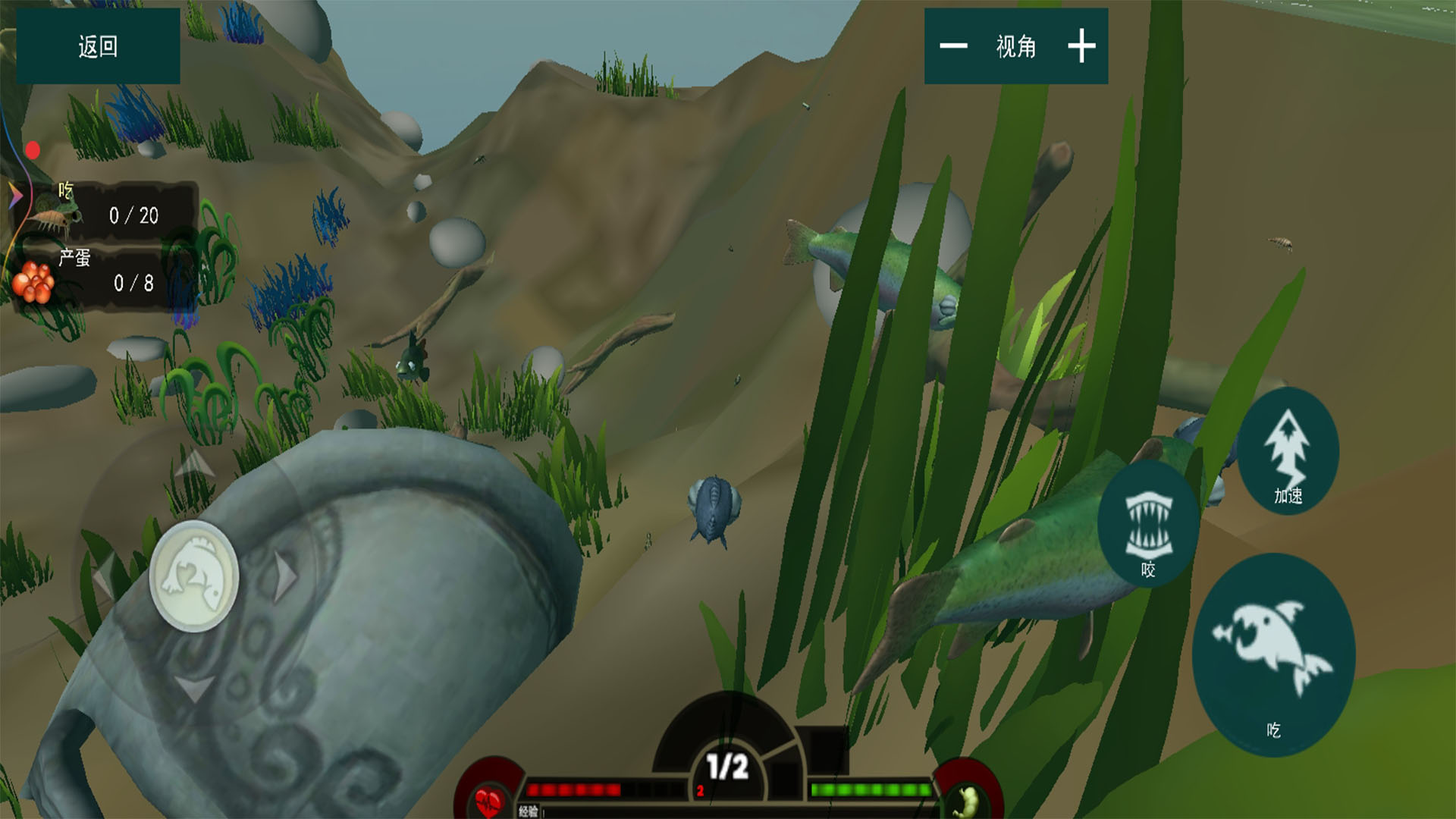The width and height of the screenshot is (1456, 819).
Task: Click the fish joystick knob
Action: [x=194, y=576]
